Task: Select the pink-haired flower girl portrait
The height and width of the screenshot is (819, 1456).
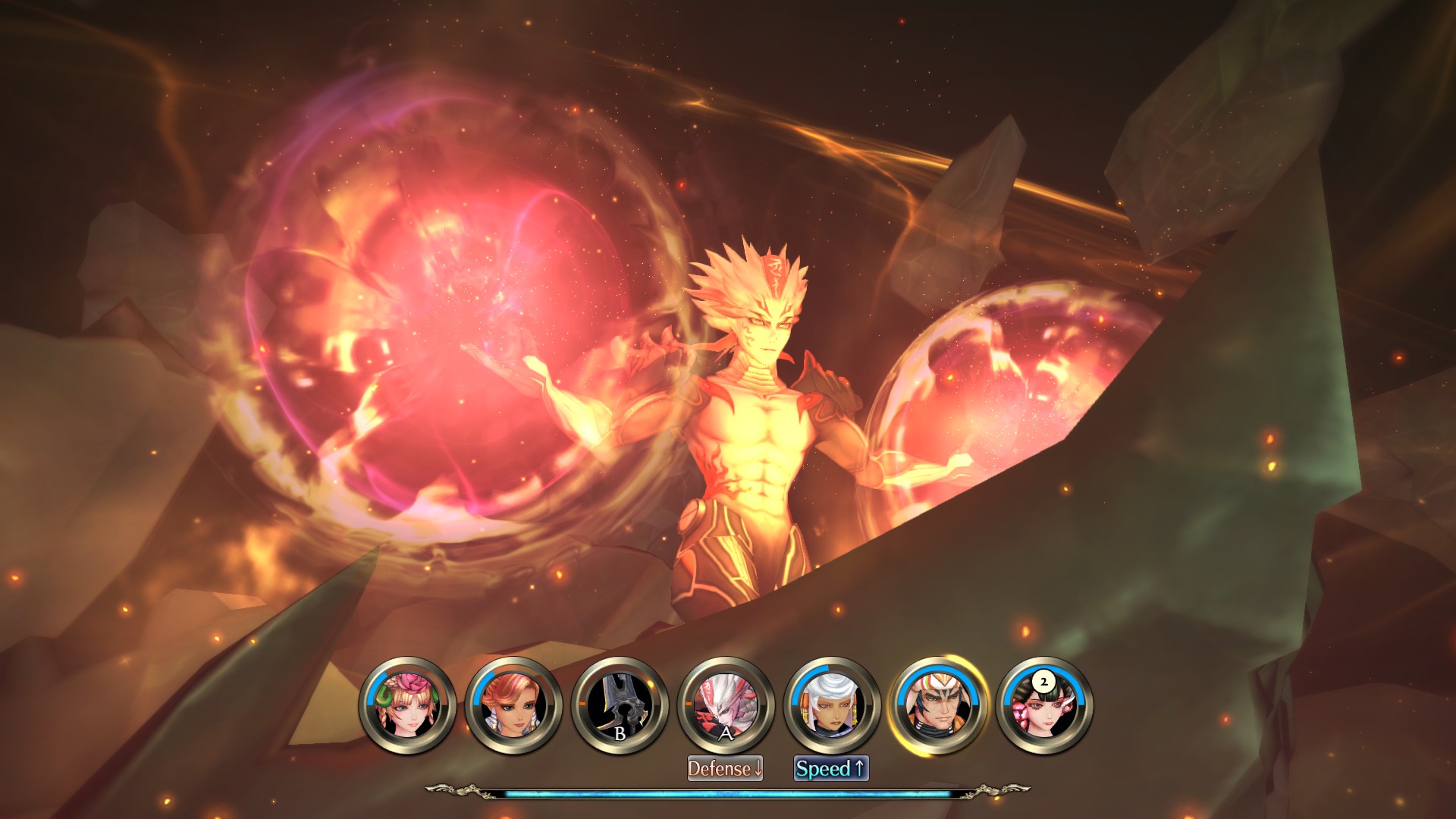Action: click(x=407, y=705)
